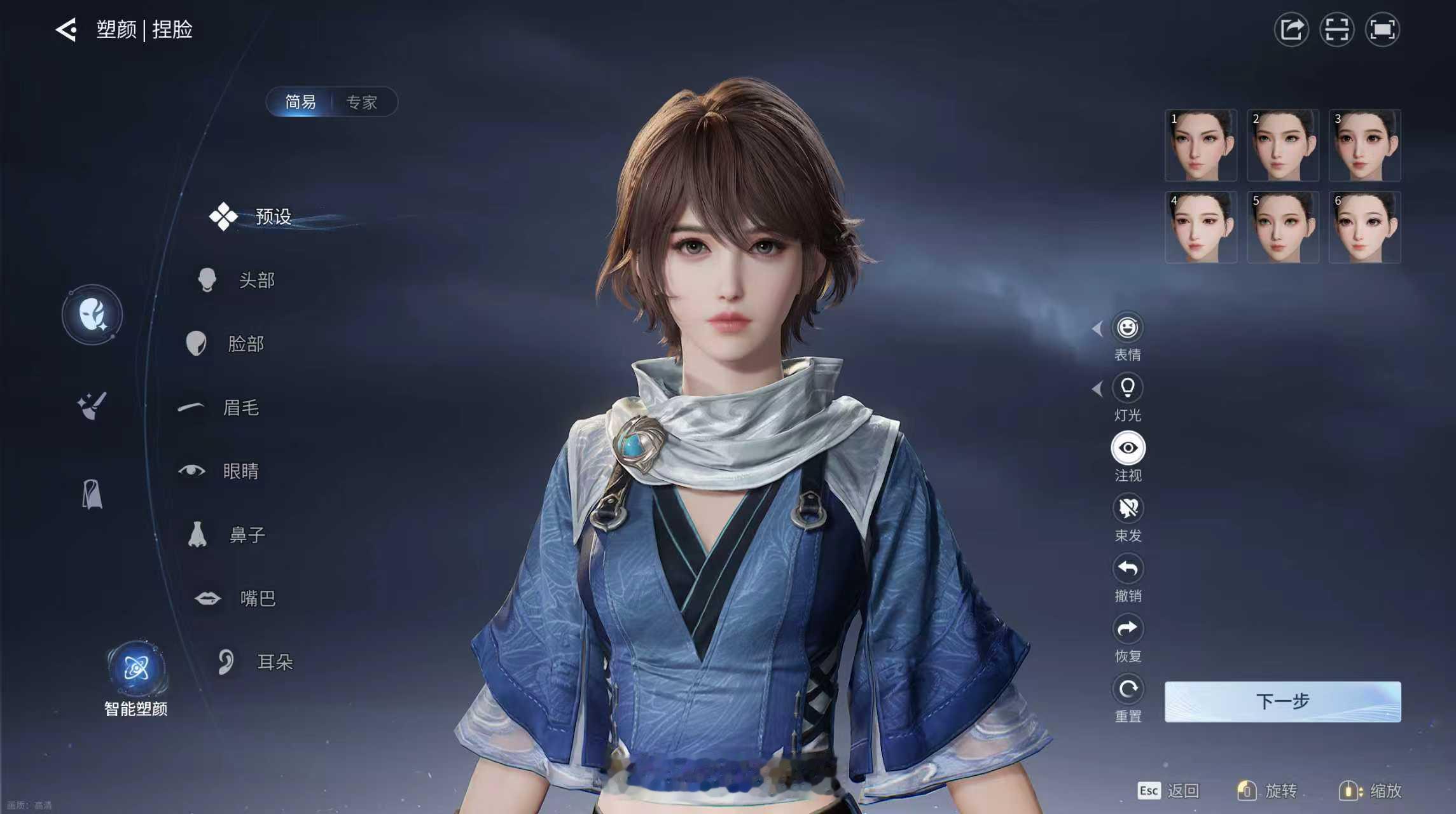1456x814 pixels.
Task: Switch to the 专家 expert mode tab
Action: 361,102
